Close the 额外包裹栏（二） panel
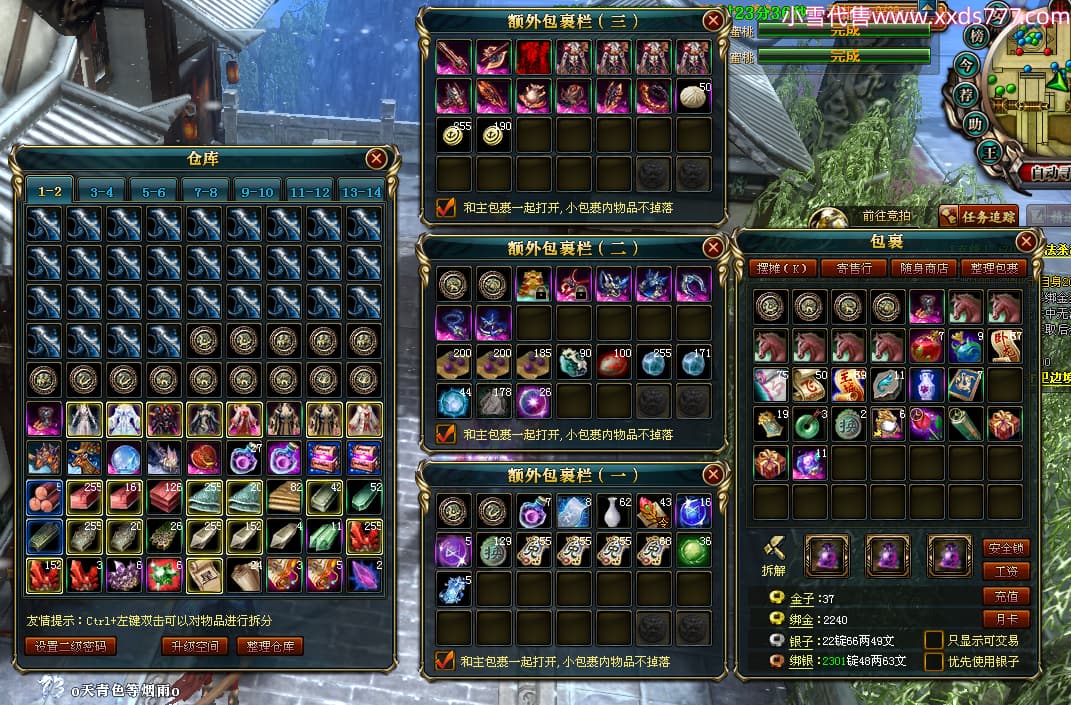This screenshot has width=1071, height=705. (713, 247)
